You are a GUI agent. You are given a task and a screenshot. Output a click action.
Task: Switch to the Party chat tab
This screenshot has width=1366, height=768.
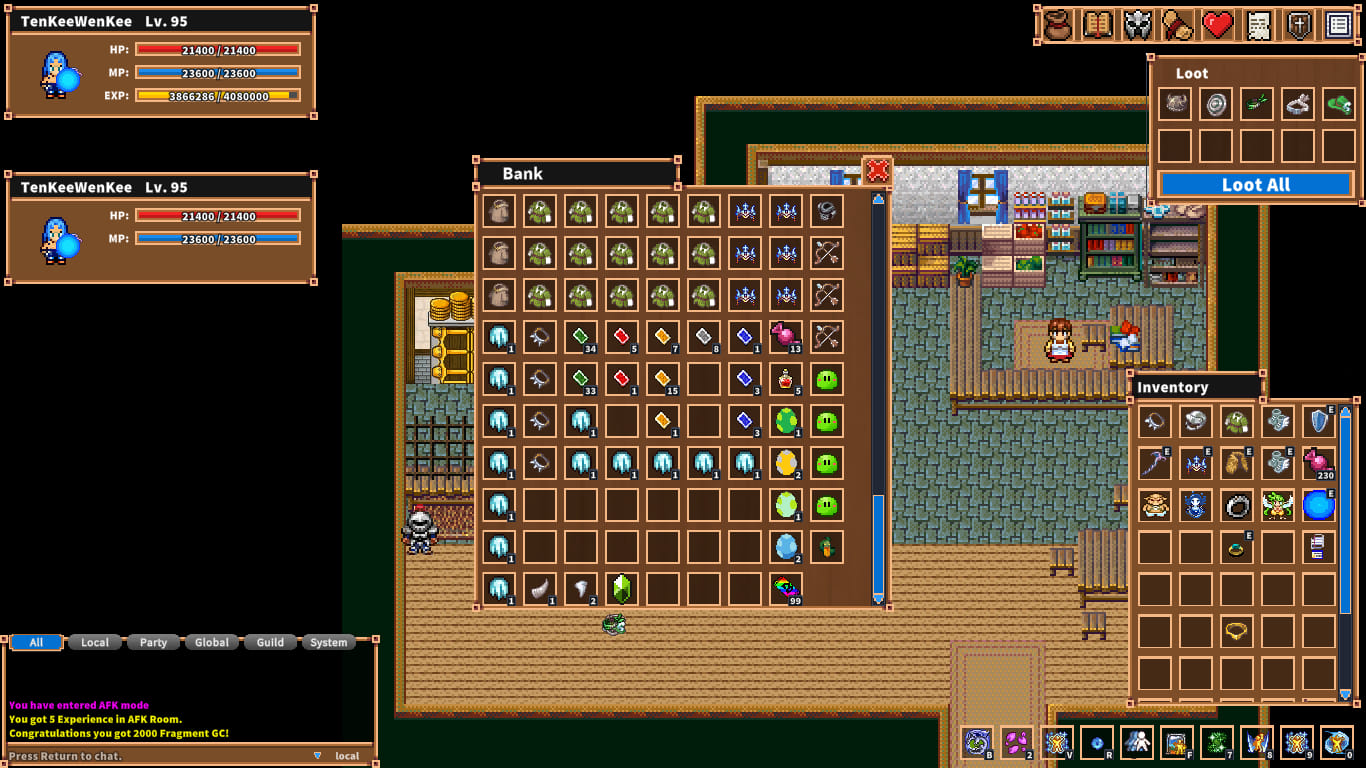[x=153, y=642]
